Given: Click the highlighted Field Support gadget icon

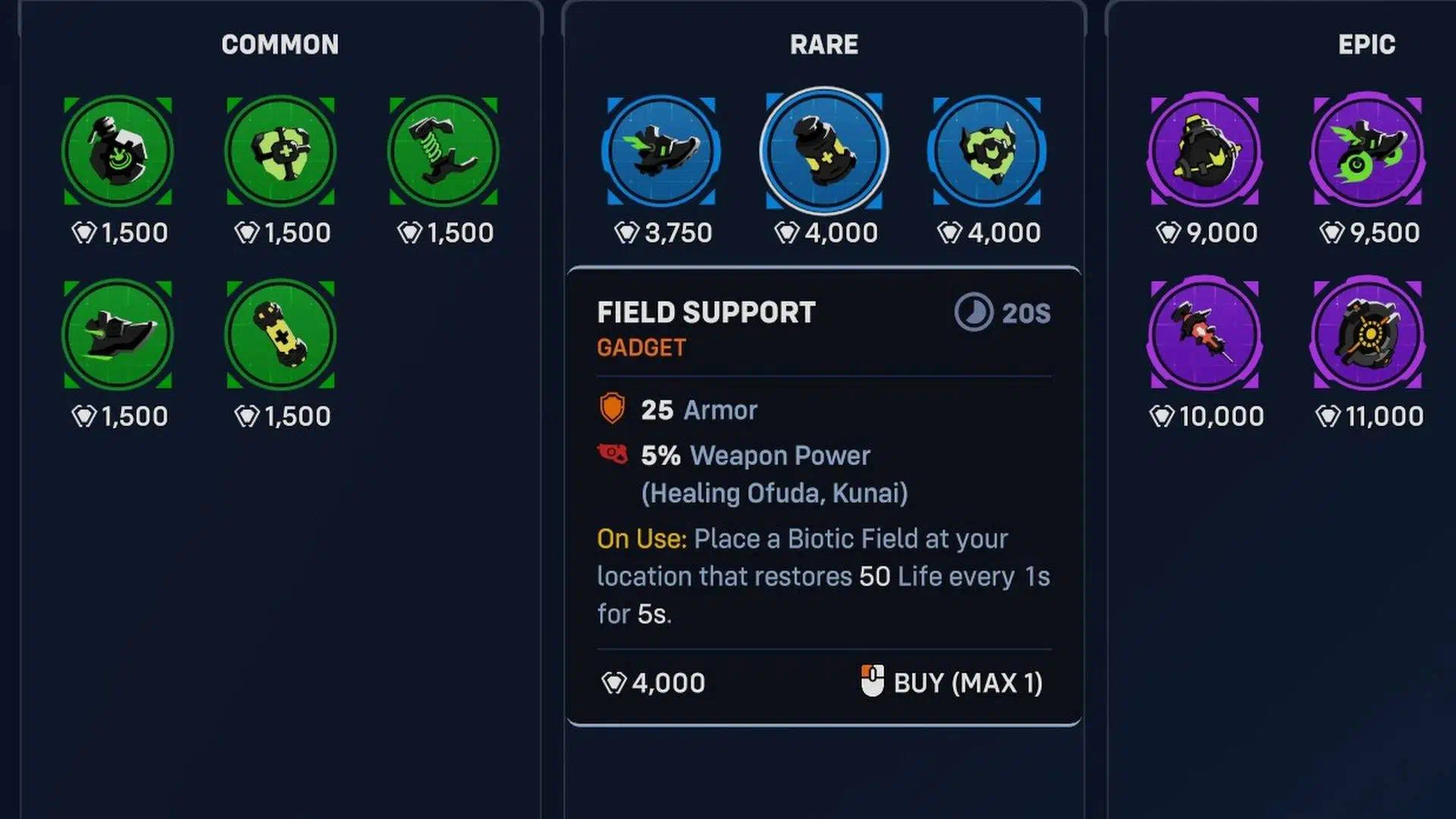Looking at the screenshot, I should 824,151.
